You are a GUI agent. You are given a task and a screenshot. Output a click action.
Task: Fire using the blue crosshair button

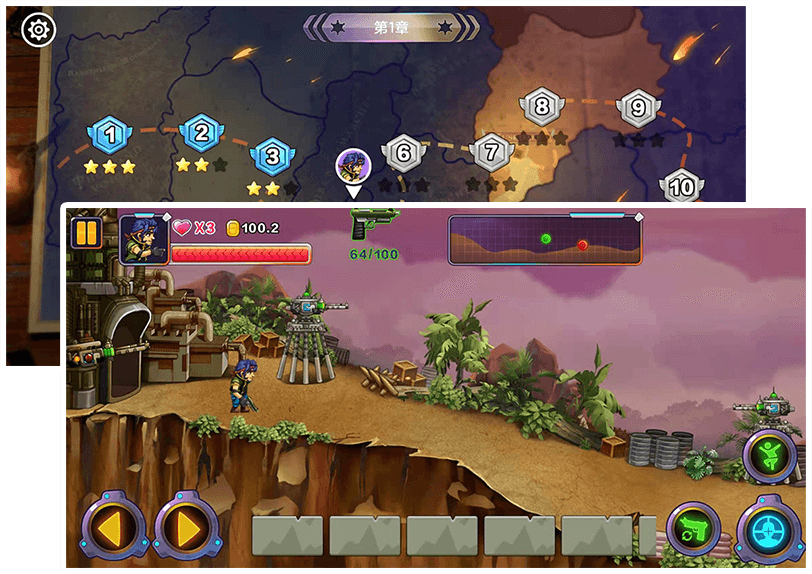(x=769, y=530)
